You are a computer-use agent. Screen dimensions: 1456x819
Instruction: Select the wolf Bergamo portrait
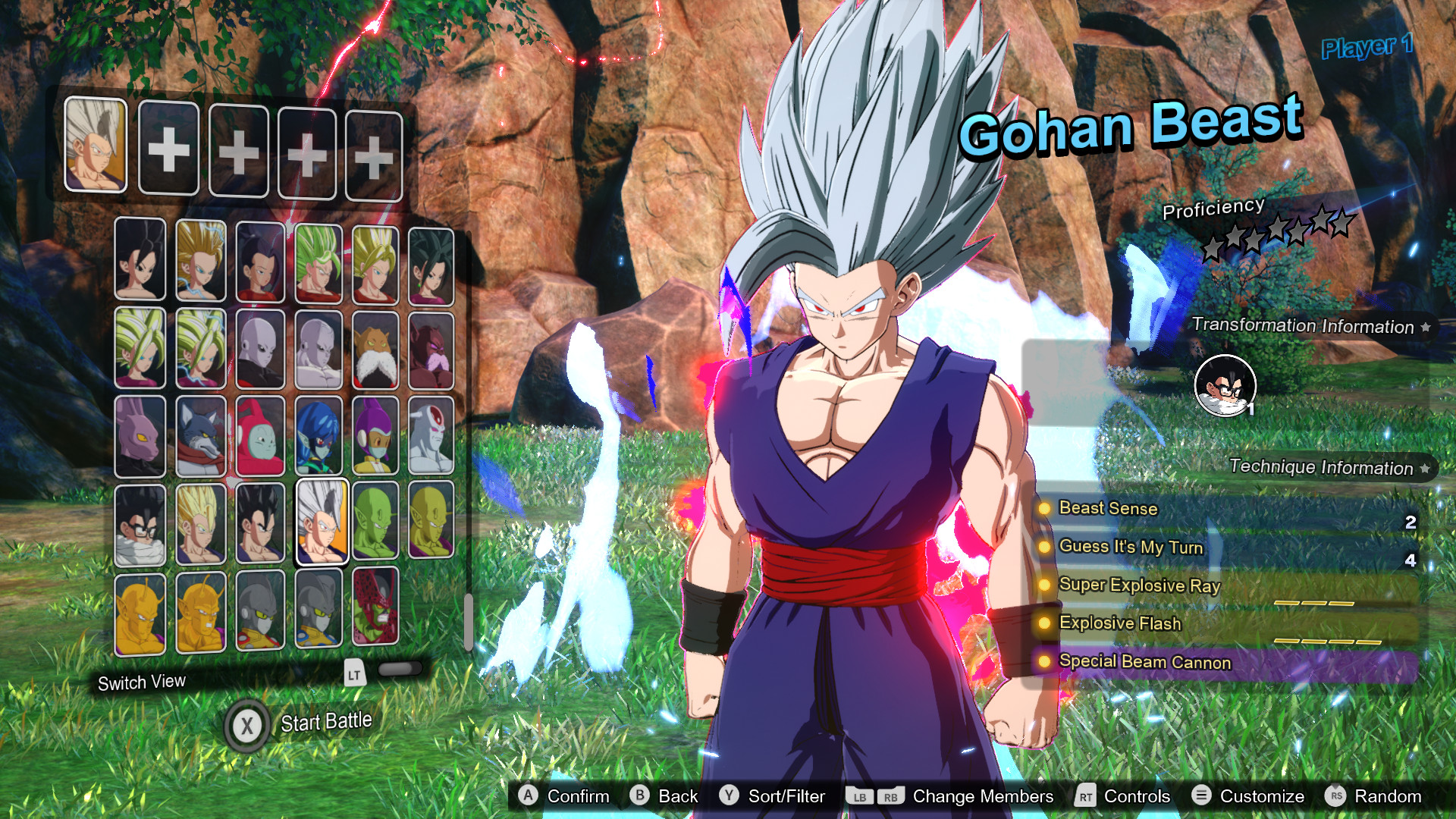tap(201, 436)
